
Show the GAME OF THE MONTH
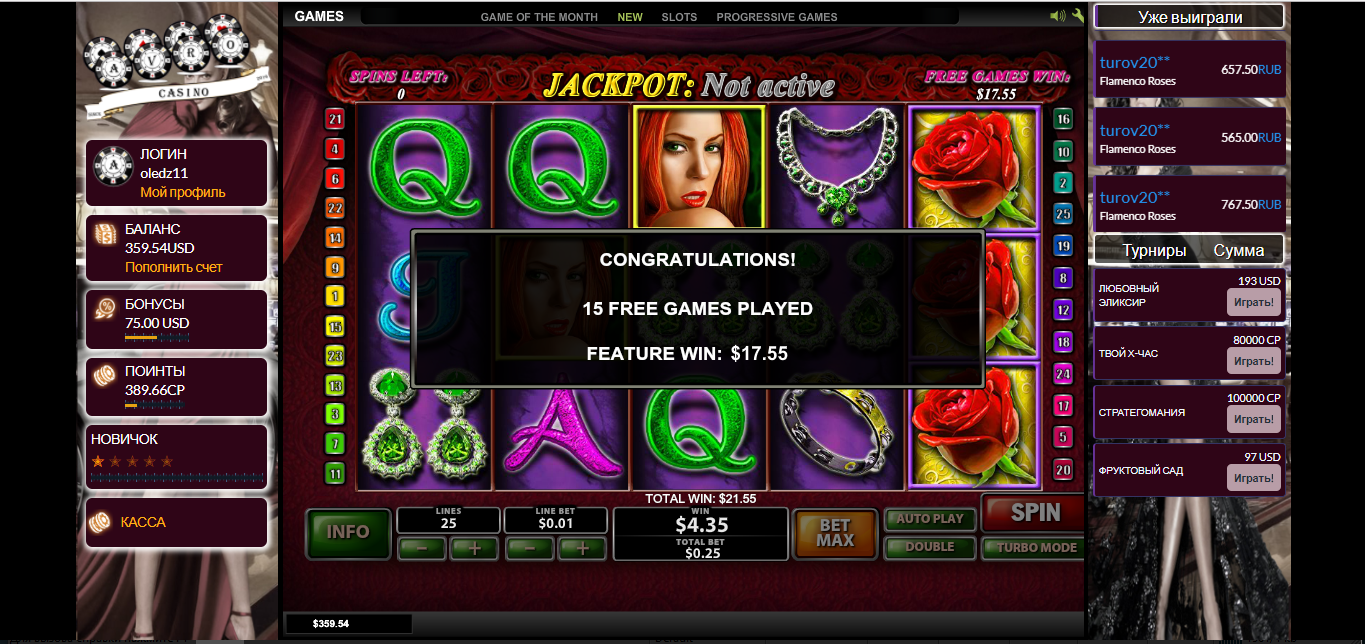pos(539,17)
